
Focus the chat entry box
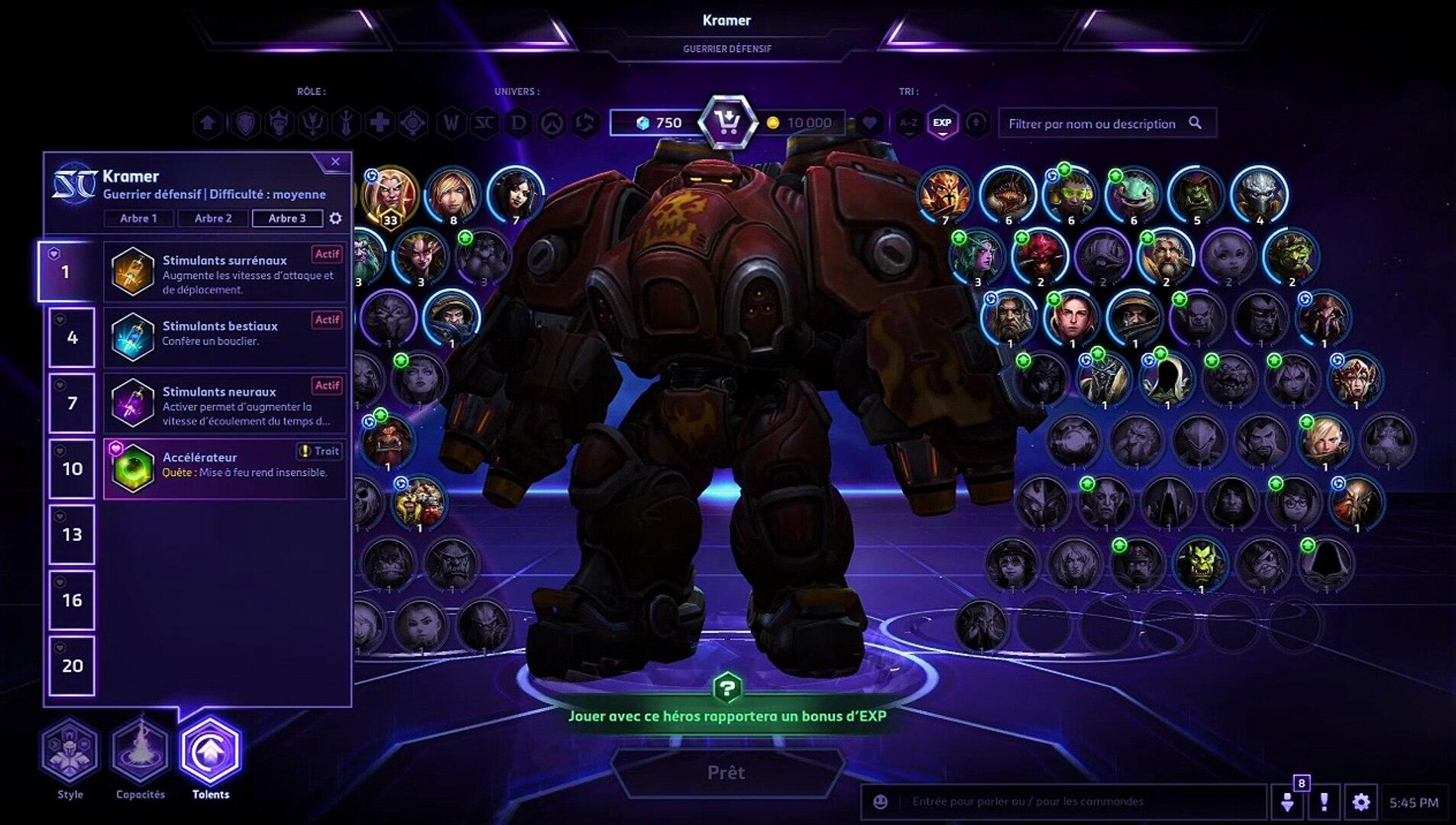pyautogui.click(x=1069, y=801)
